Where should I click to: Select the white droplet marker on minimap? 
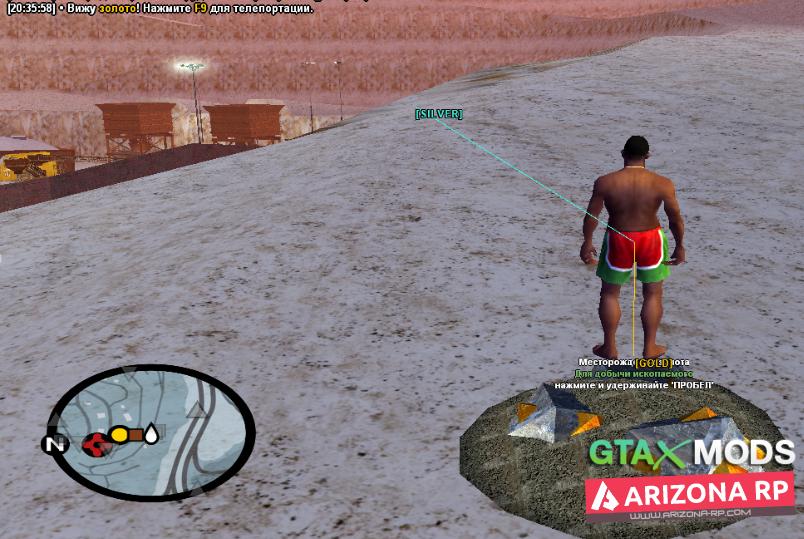(x=151, y=434)
